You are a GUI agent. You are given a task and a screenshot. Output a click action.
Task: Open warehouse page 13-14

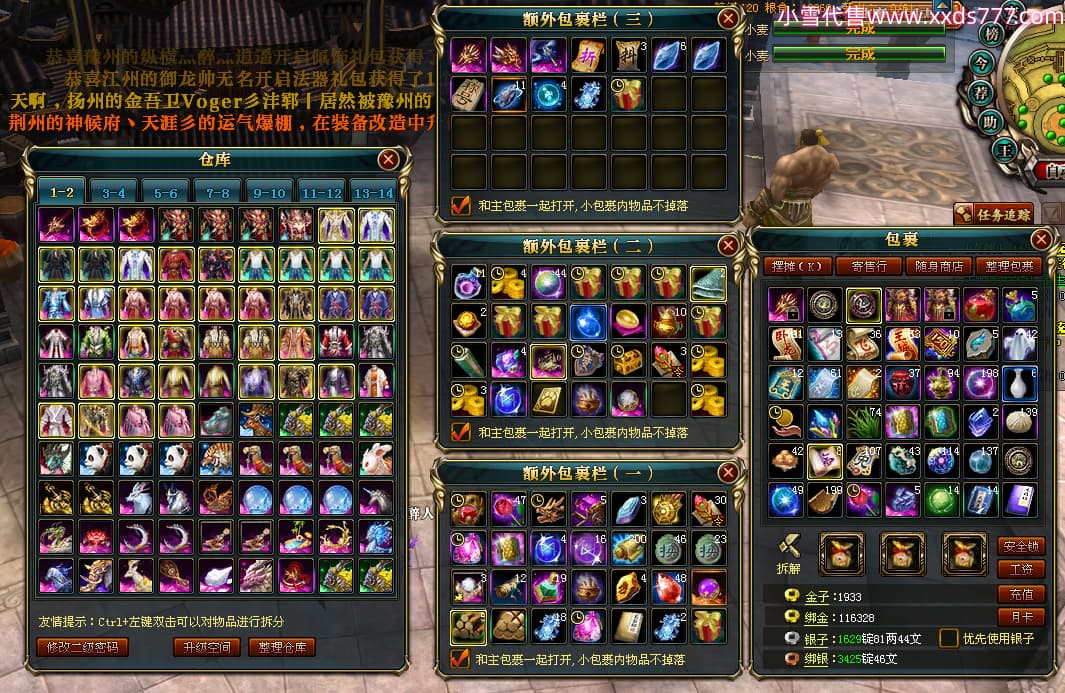(373, 192)
